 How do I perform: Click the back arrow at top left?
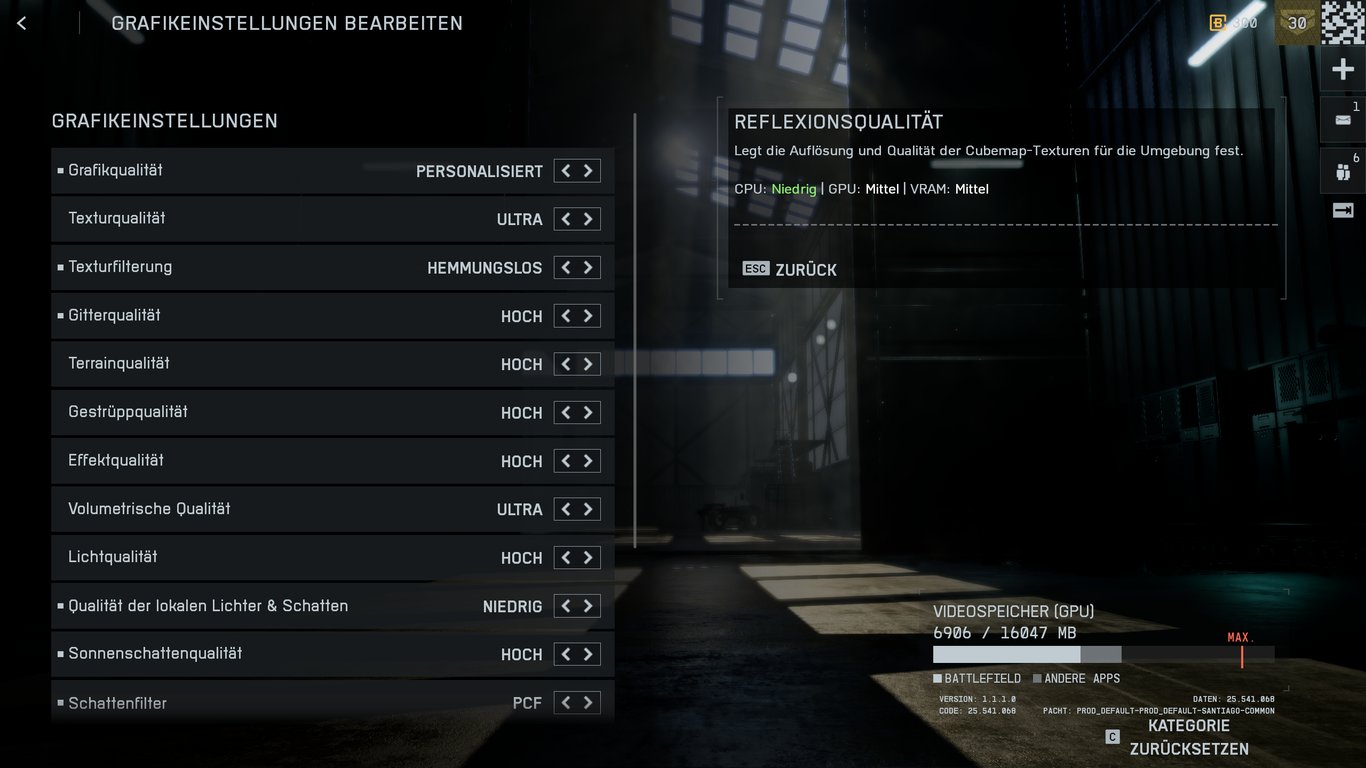pos(21,22)
